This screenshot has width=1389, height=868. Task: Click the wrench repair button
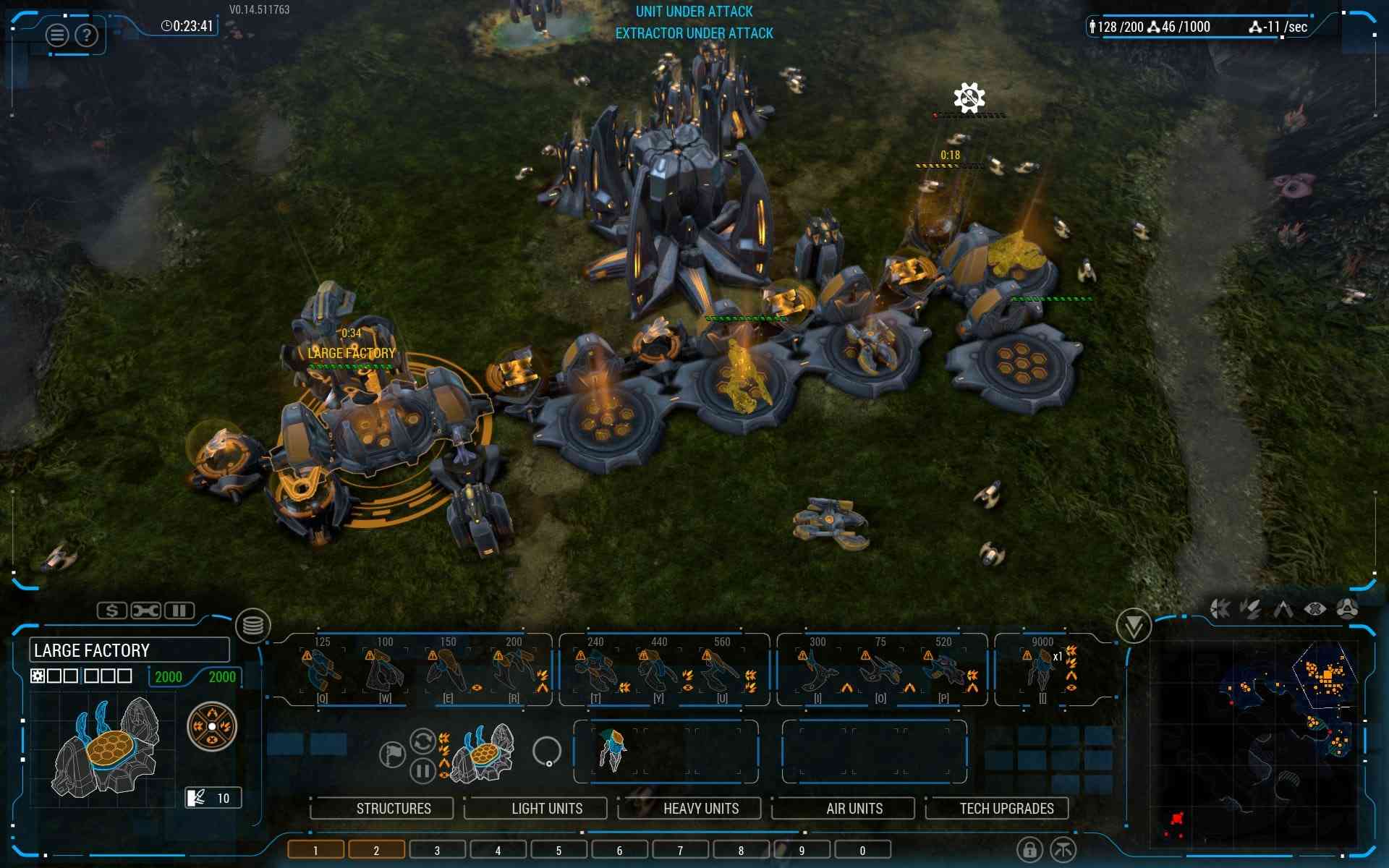145,611
